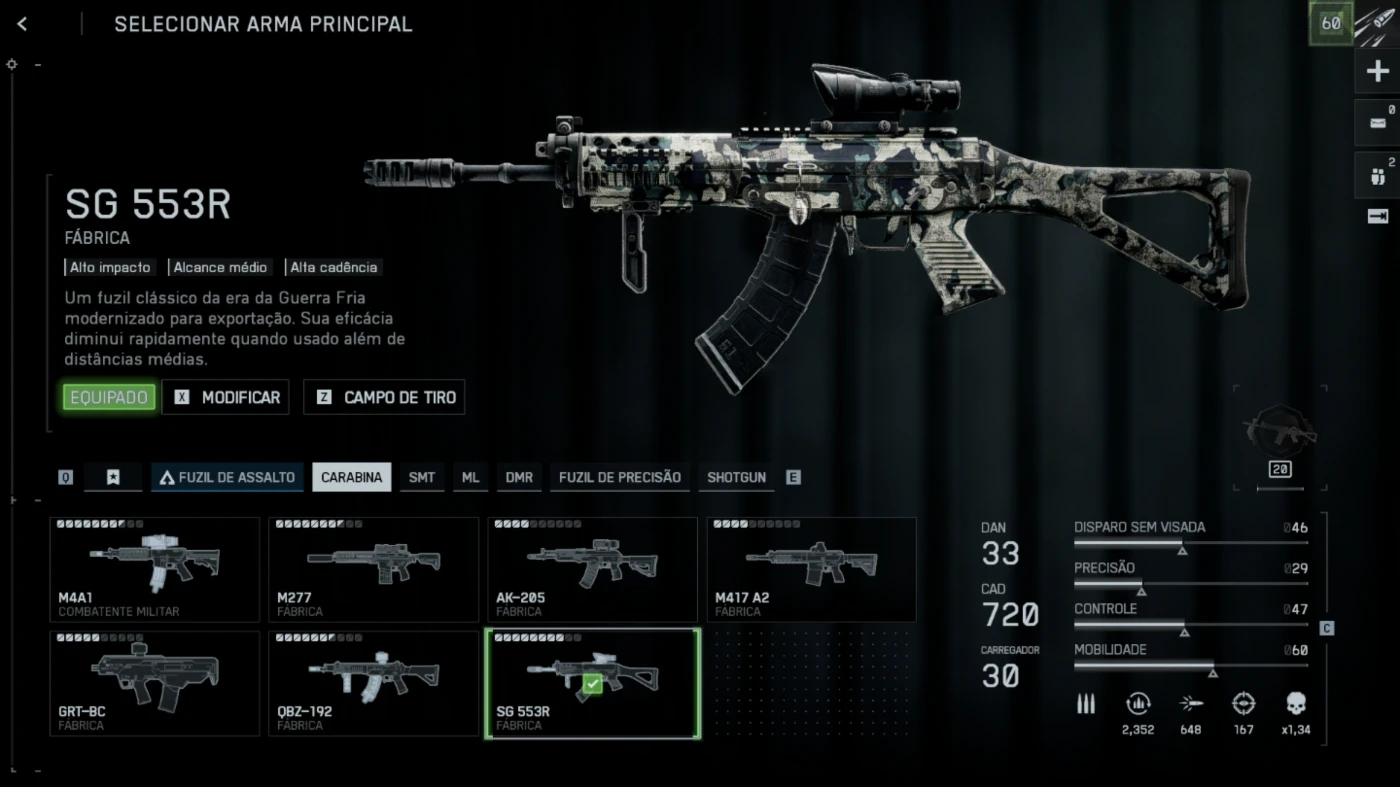Screen dimensions: 1400x787
Task: Choose the Fuzil de Precisão tab
Action: coord(619,477)
